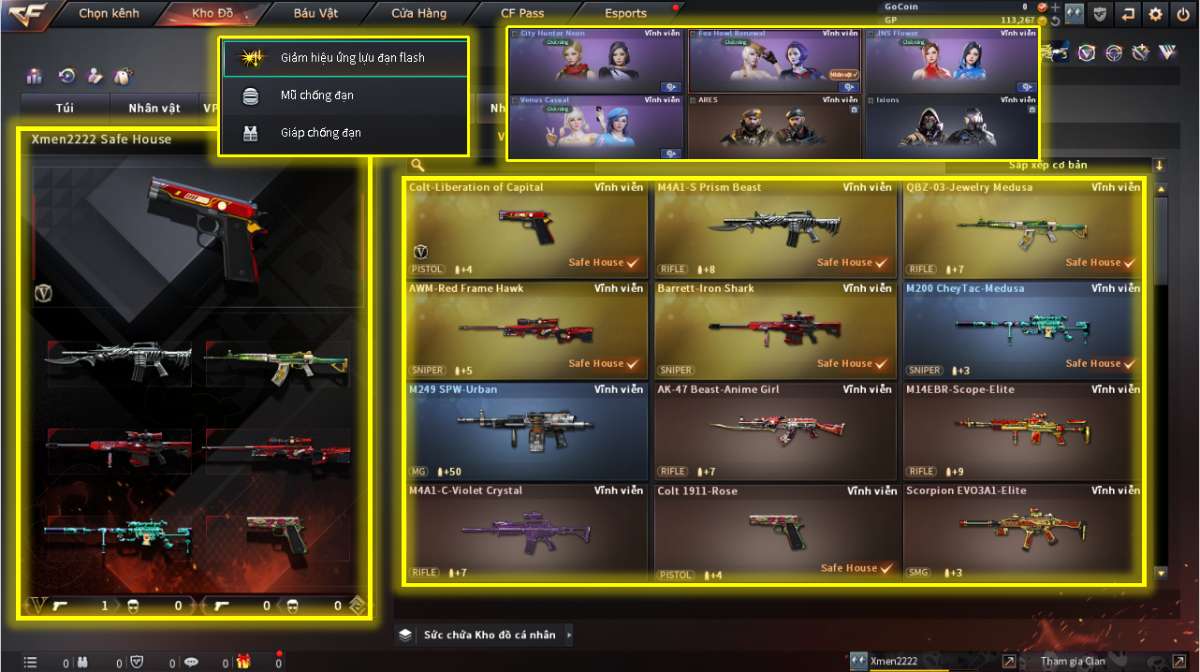Select the M4A1-S Prism Beast rifle
Viewport: 1200px width, 672px height.
775,229
